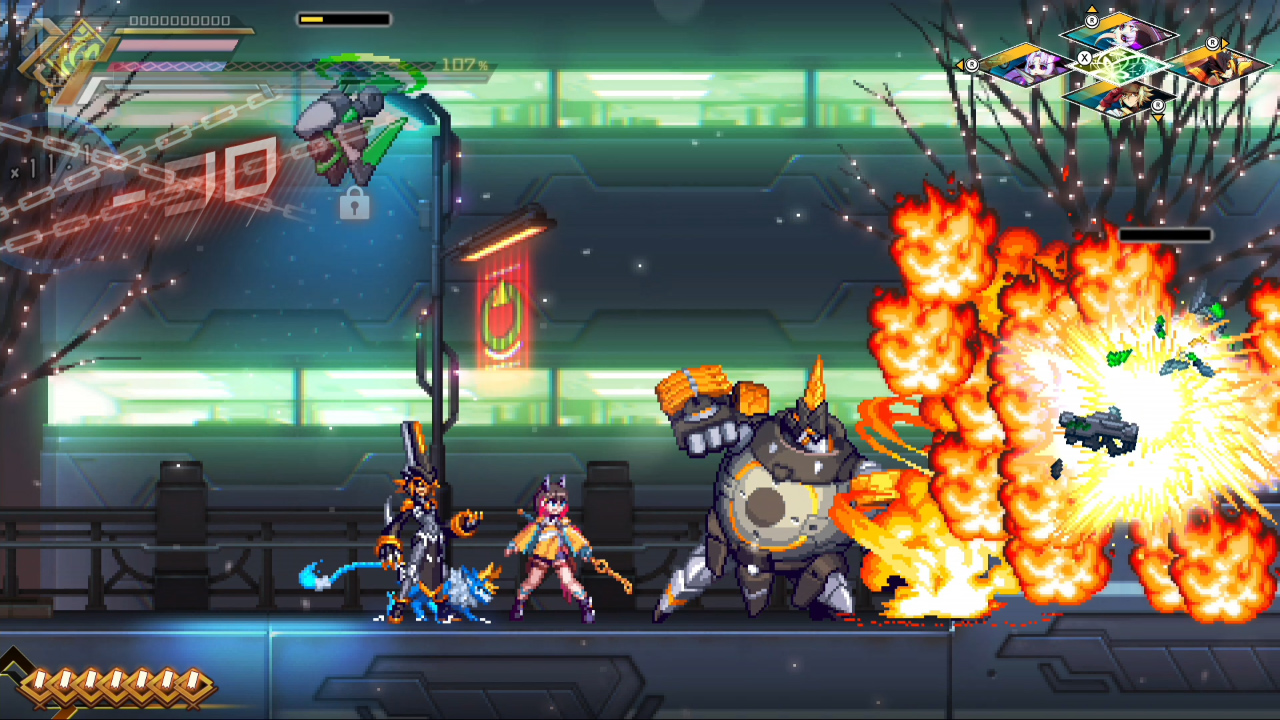1280x720 pixels.
Task: Click the padlock lock-on icon on the lamppost
Action: click(355, 206)
